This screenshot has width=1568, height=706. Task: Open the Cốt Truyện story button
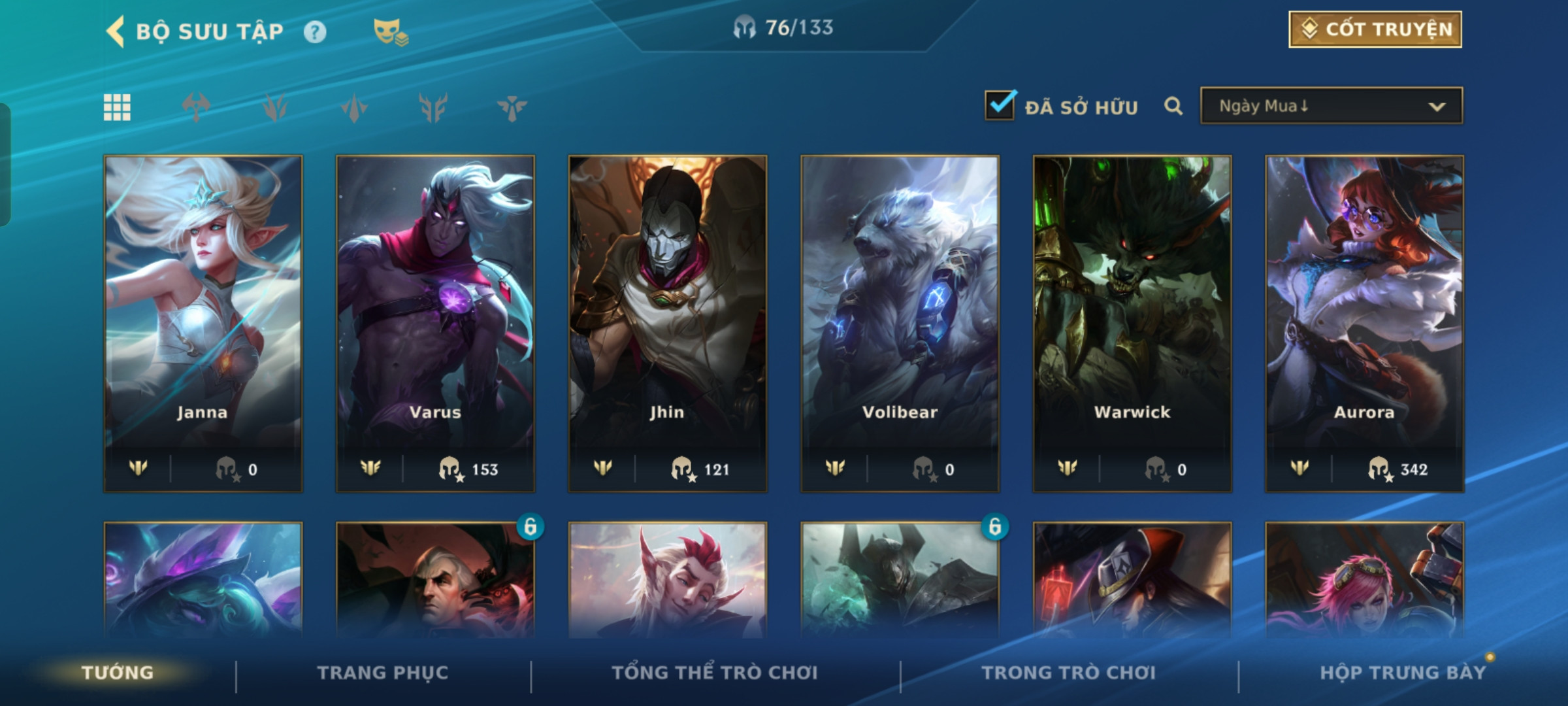point(1375,29)
